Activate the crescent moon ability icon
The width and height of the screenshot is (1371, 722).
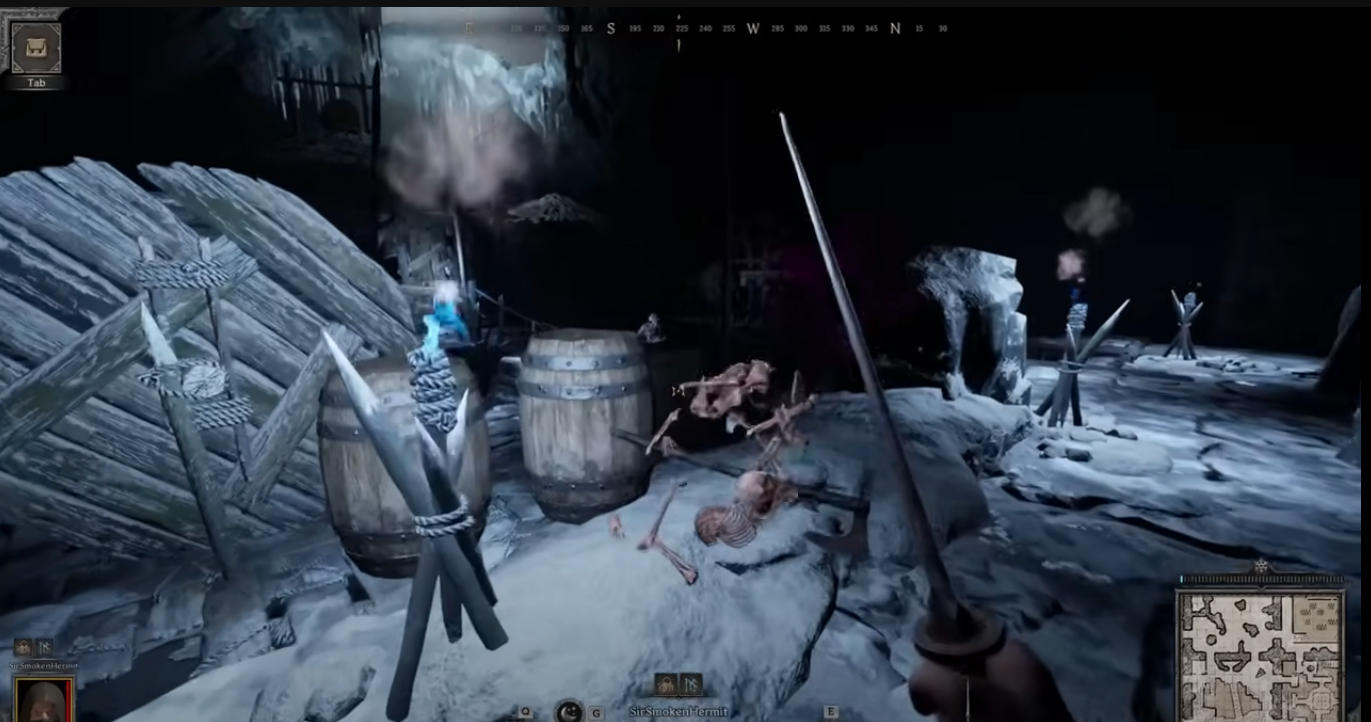point(569,712)
